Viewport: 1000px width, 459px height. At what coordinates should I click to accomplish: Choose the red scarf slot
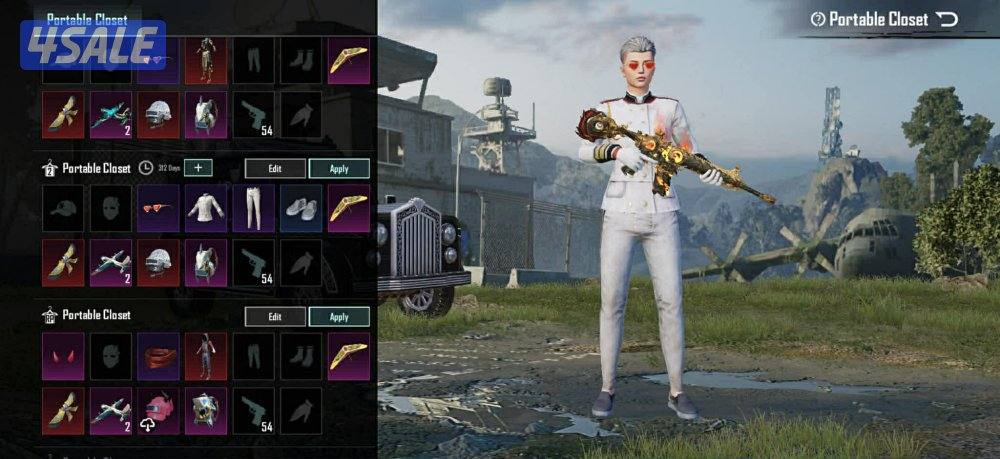(x=158, y=356)
